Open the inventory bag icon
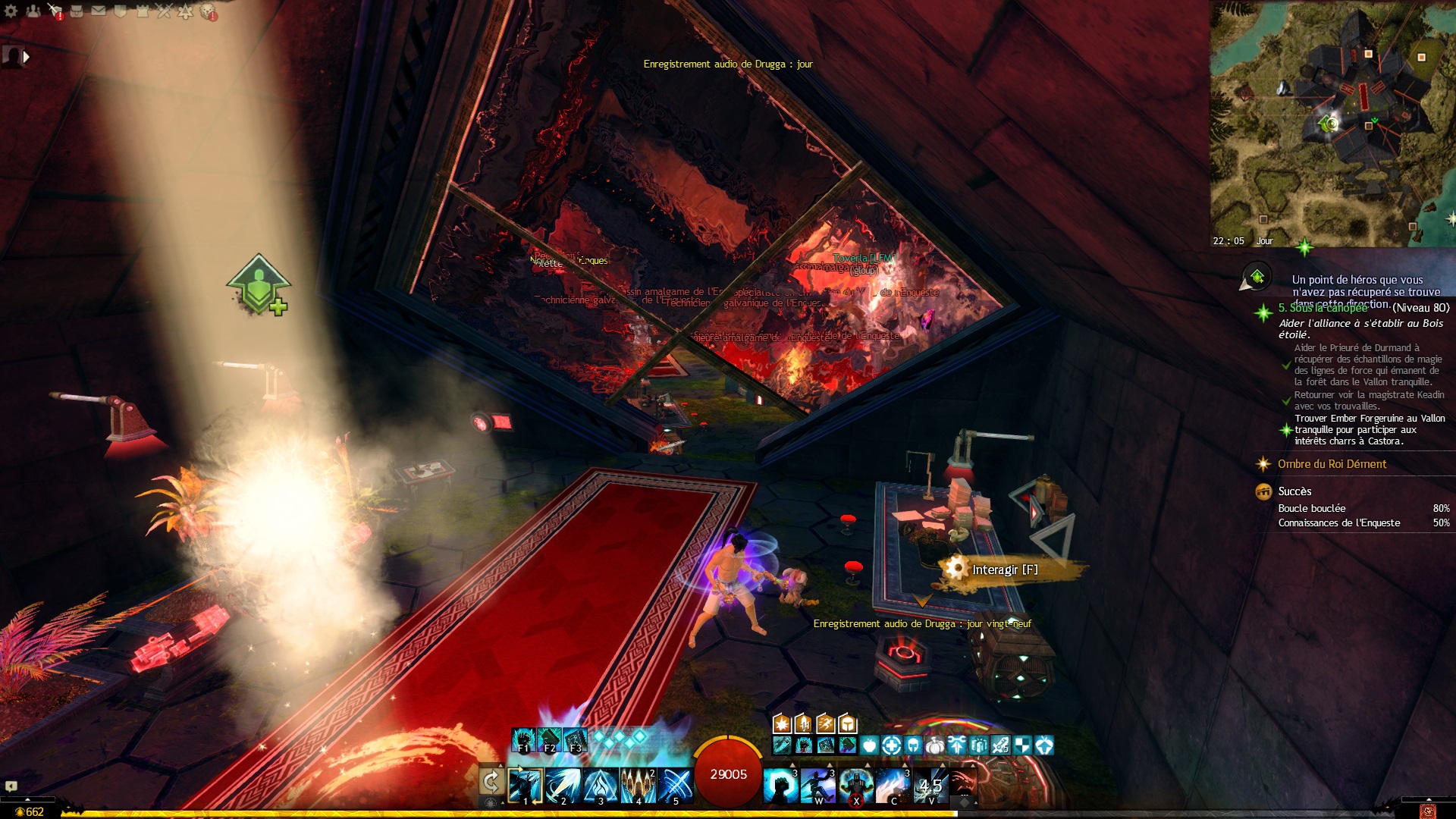 [x=77, y=11]
